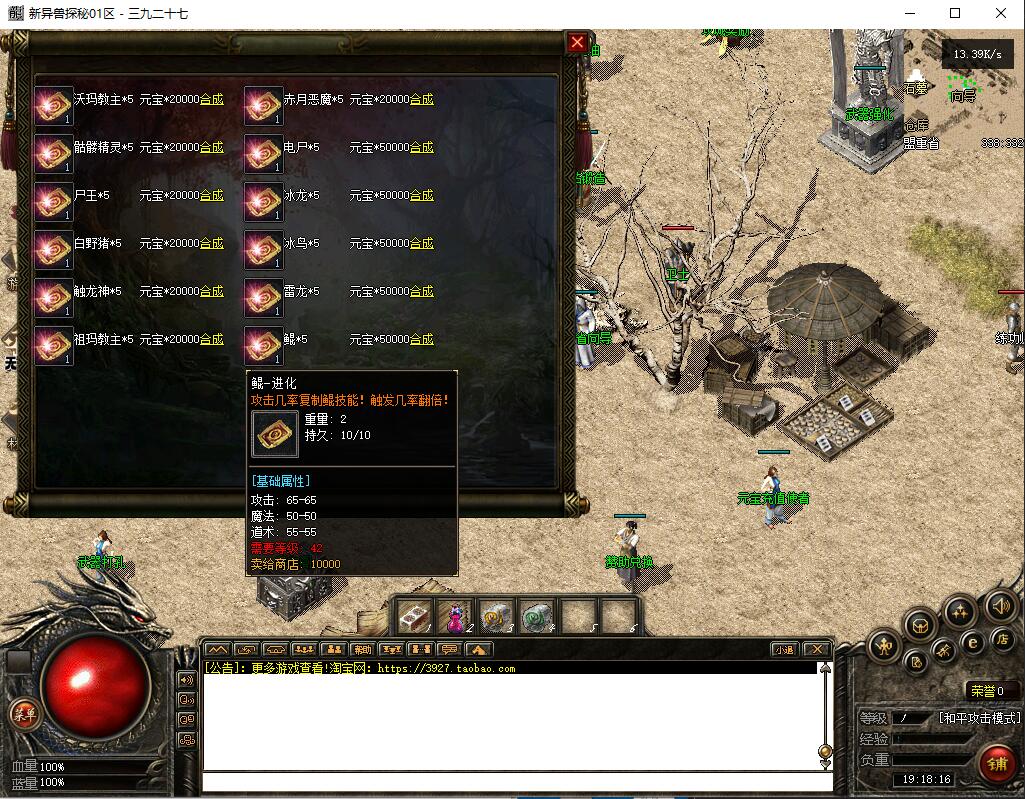
Task: Maximize the game window
Action: coord(955,13)
